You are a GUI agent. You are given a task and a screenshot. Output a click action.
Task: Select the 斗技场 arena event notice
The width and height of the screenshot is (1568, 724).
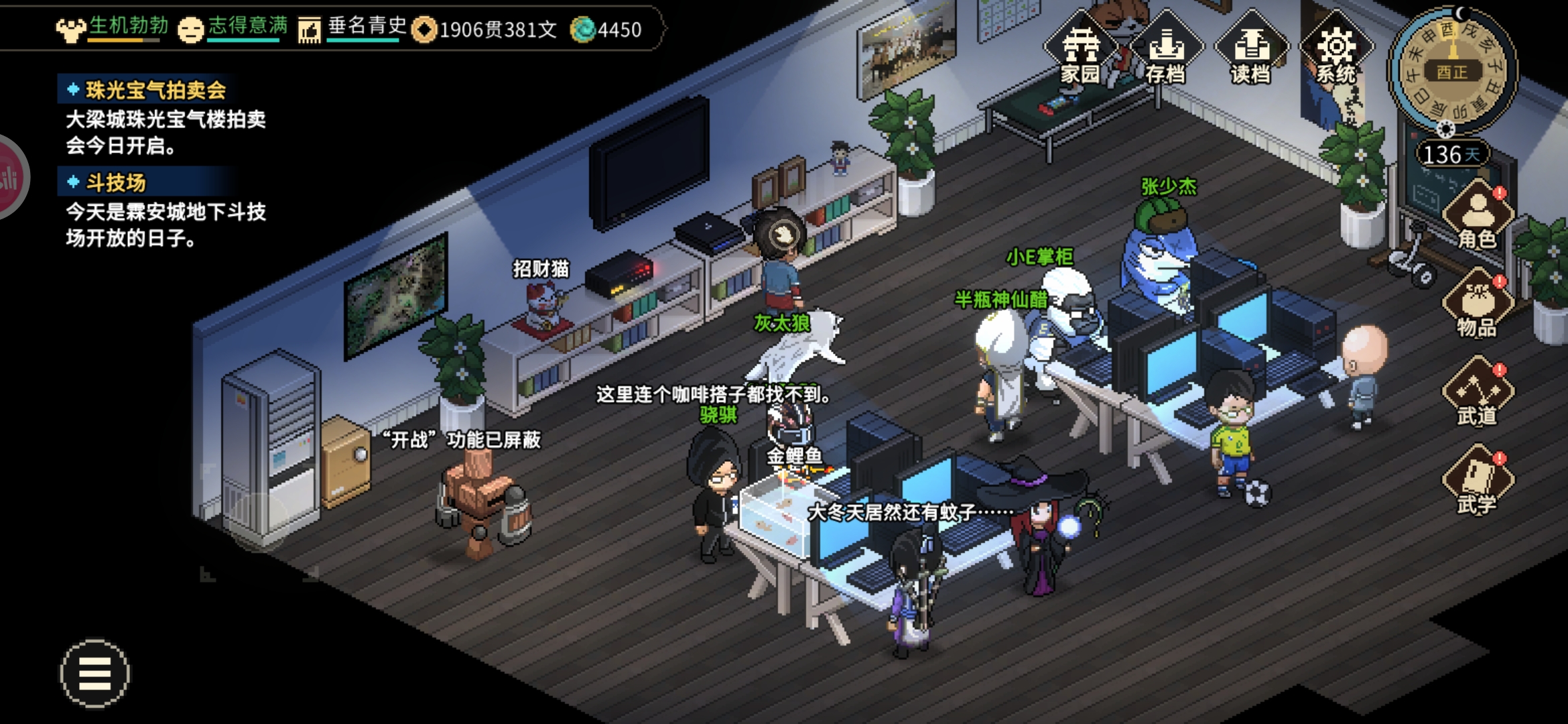pos(115,182)
